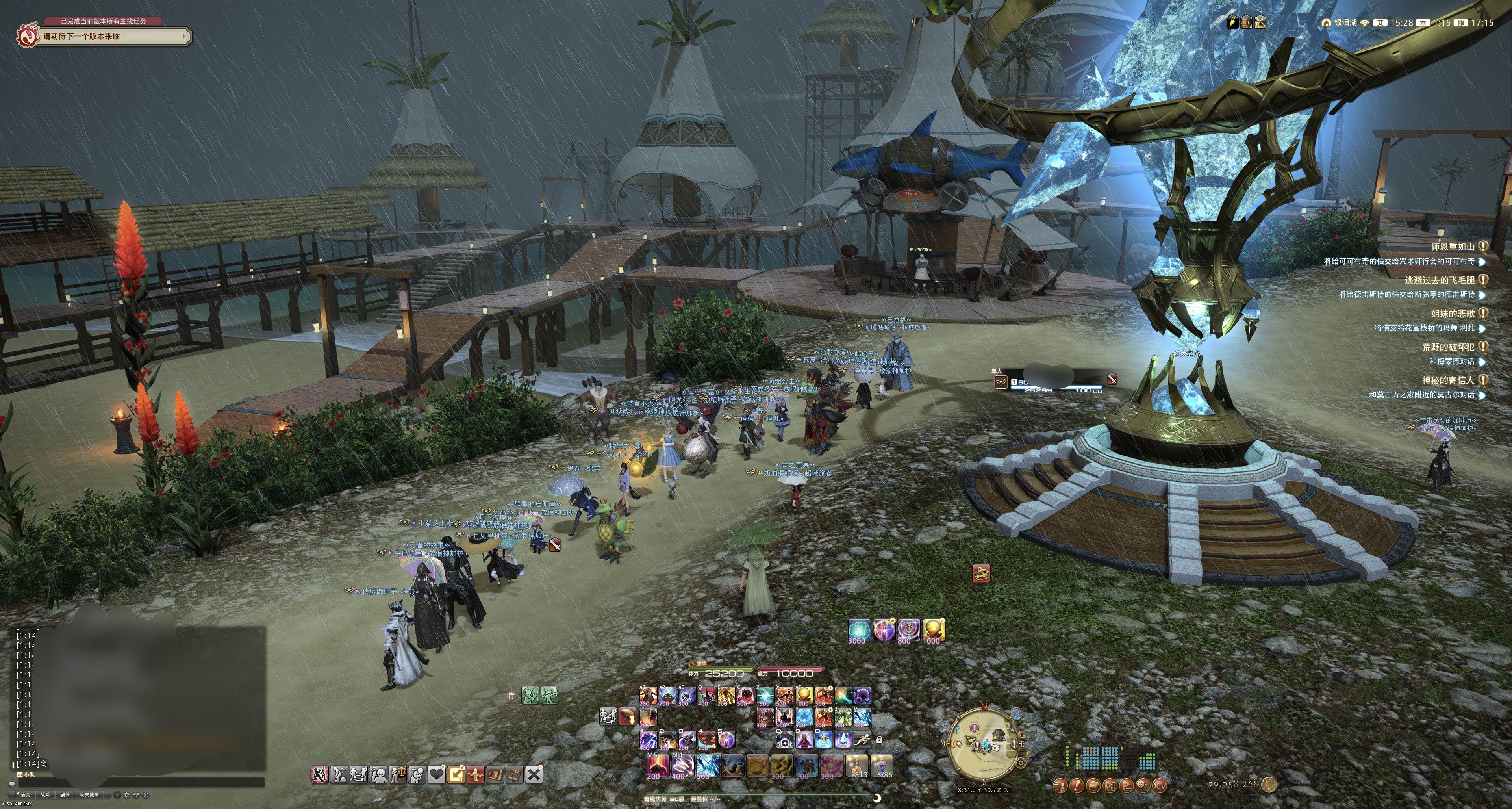1512x809 pixels.
Task: Open the character menu icon
Action: pos(1060,785)
